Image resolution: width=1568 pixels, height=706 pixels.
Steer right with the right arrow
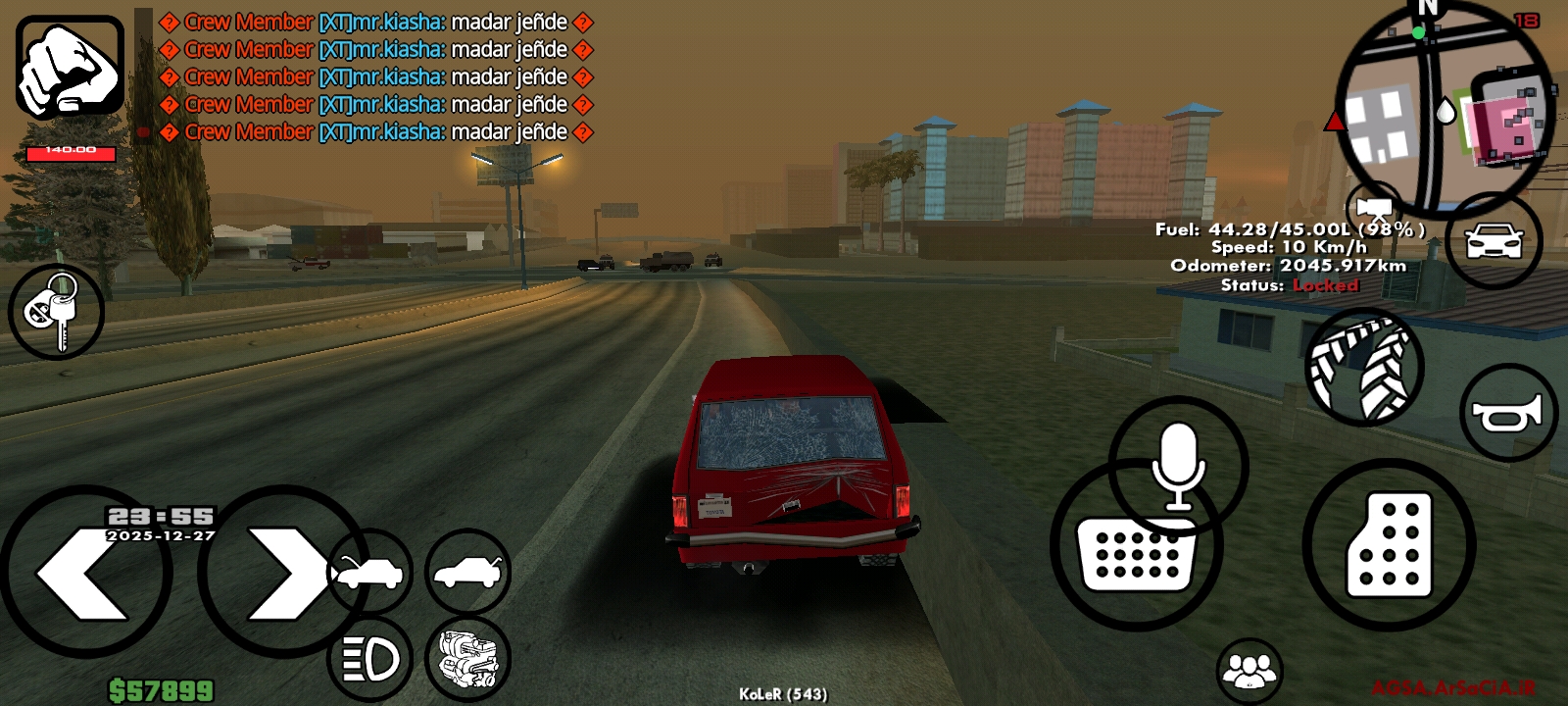pos(282,573)
